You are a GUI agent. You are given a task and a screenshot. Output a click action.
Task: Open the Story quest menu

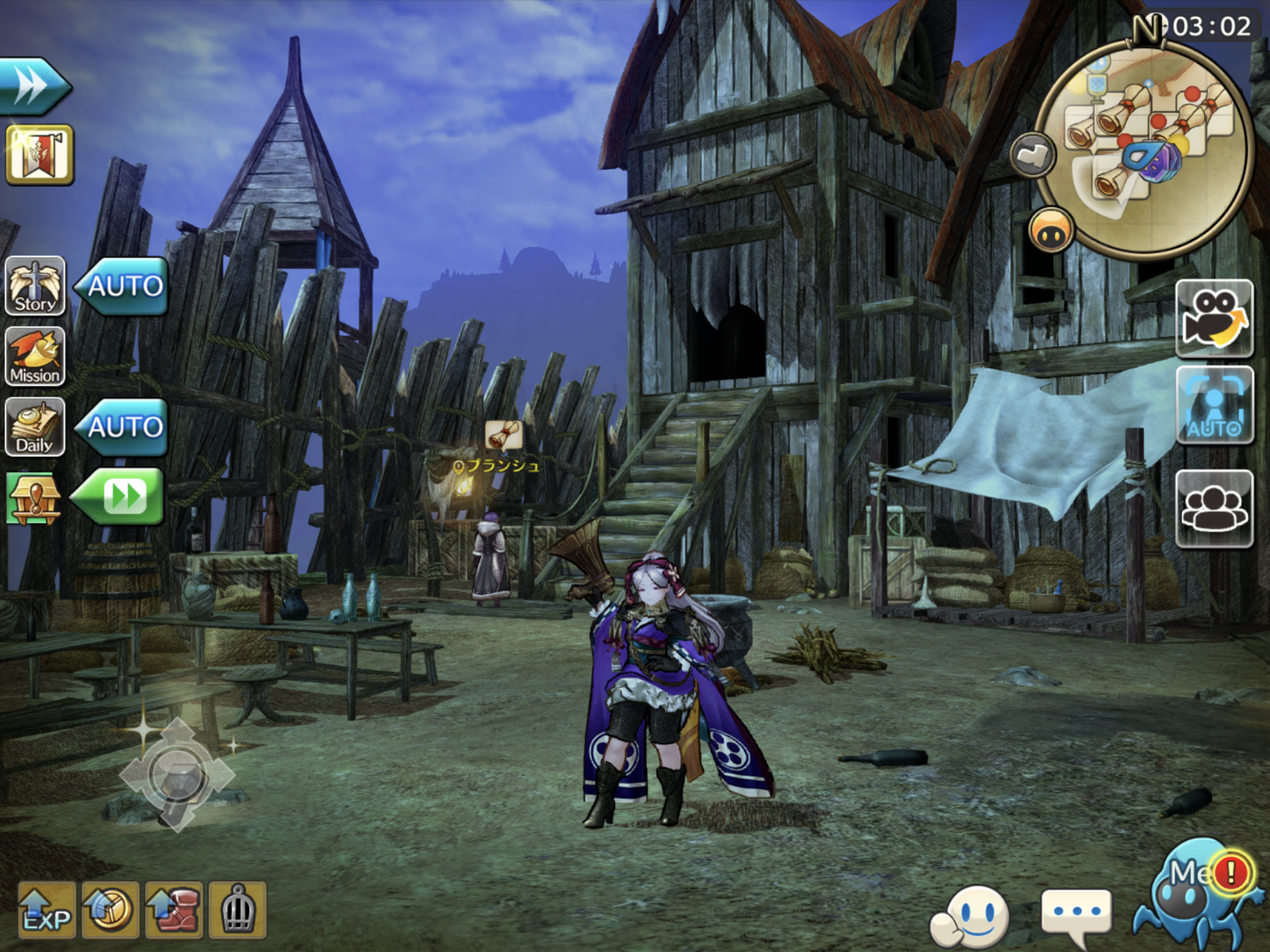35,286
